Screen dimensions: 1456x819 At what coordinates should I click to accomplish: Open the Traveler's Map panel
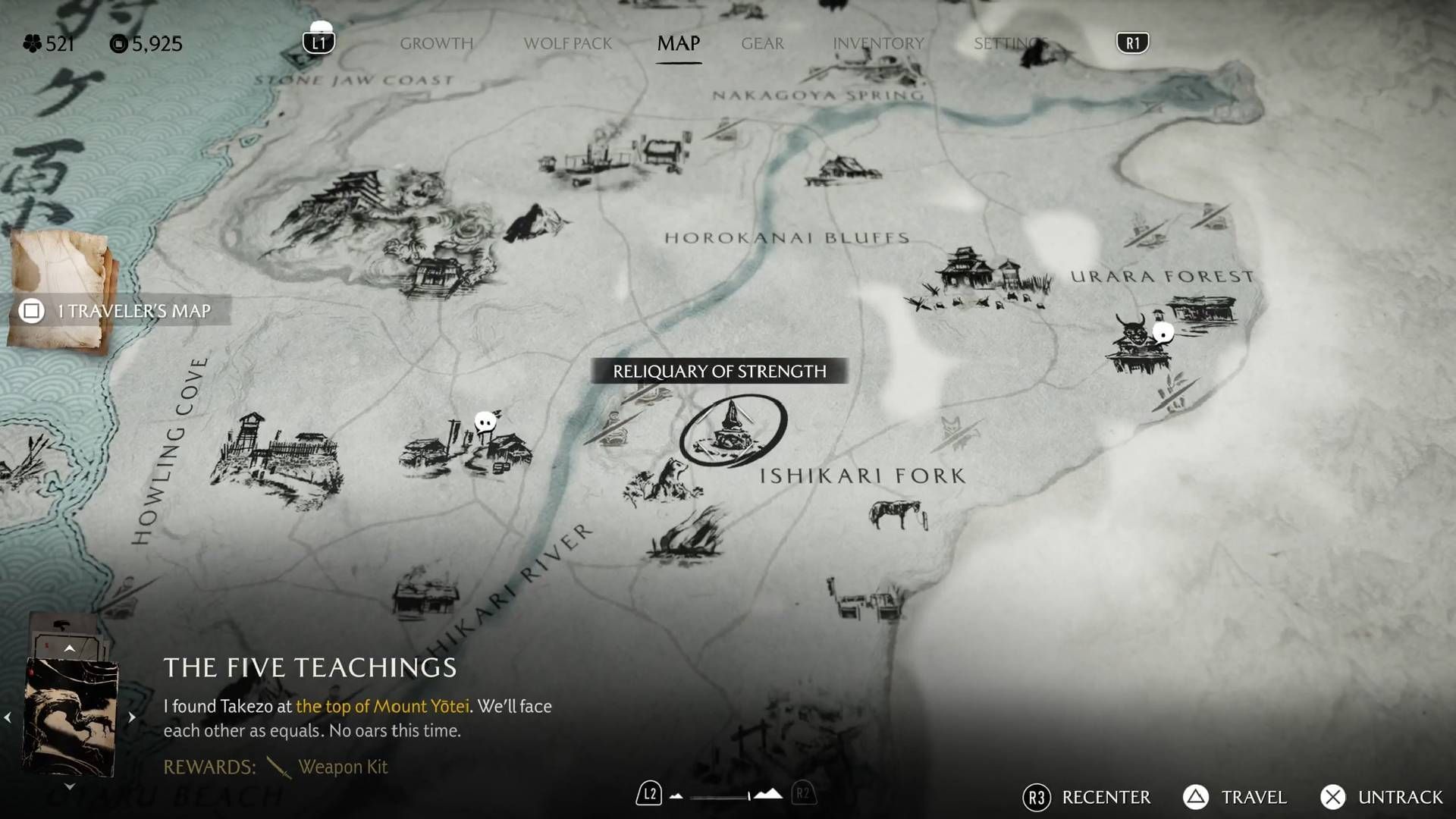pos(121,311)
